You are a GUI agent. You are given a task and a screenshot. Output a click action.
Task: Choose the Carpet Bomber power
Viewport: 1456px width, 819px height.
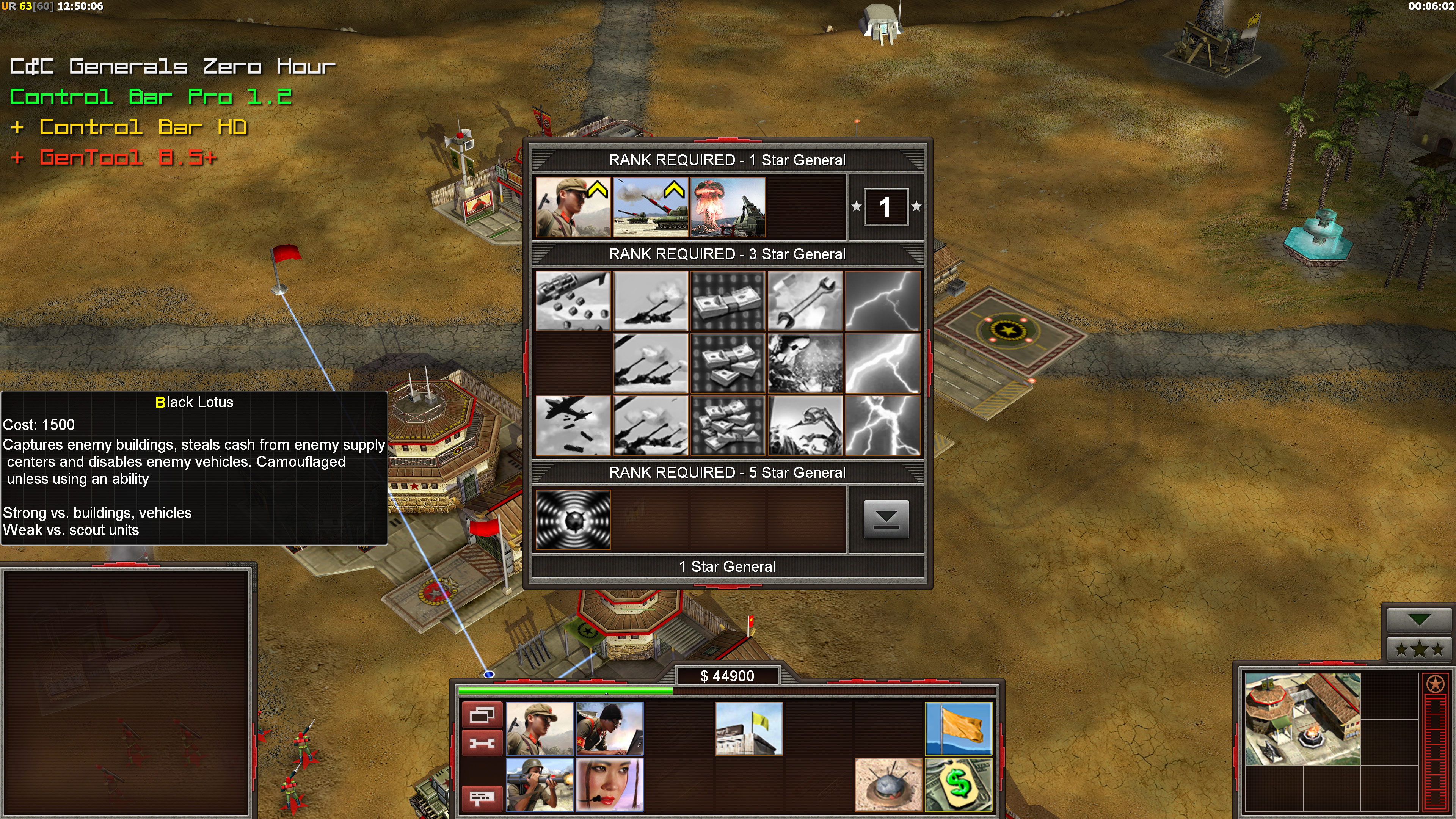coord(573,425)
